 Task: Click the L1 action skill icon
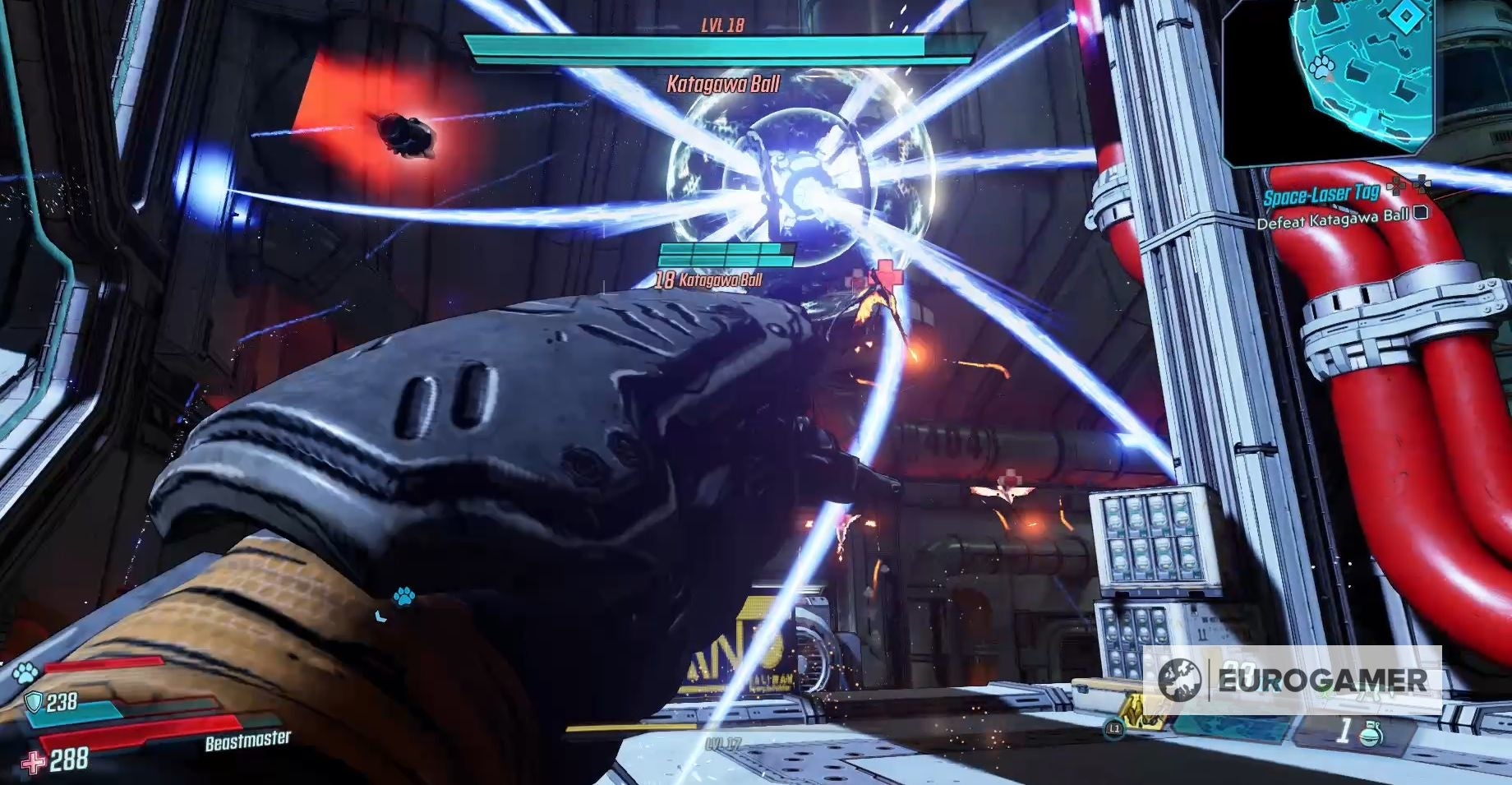click(x=1114, y=728)
